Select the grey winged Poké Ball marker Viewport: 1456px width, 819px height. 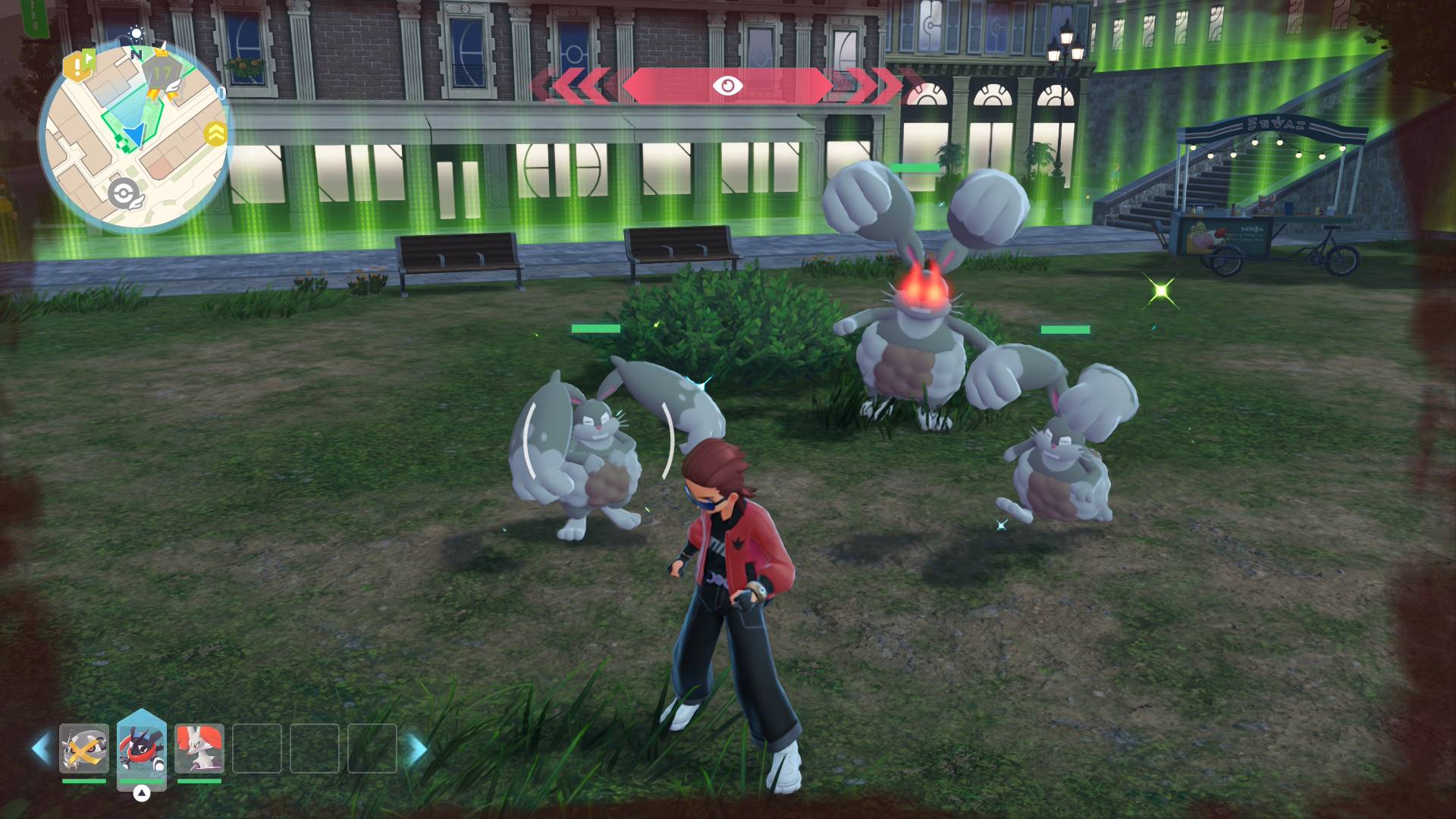point(124,194)
